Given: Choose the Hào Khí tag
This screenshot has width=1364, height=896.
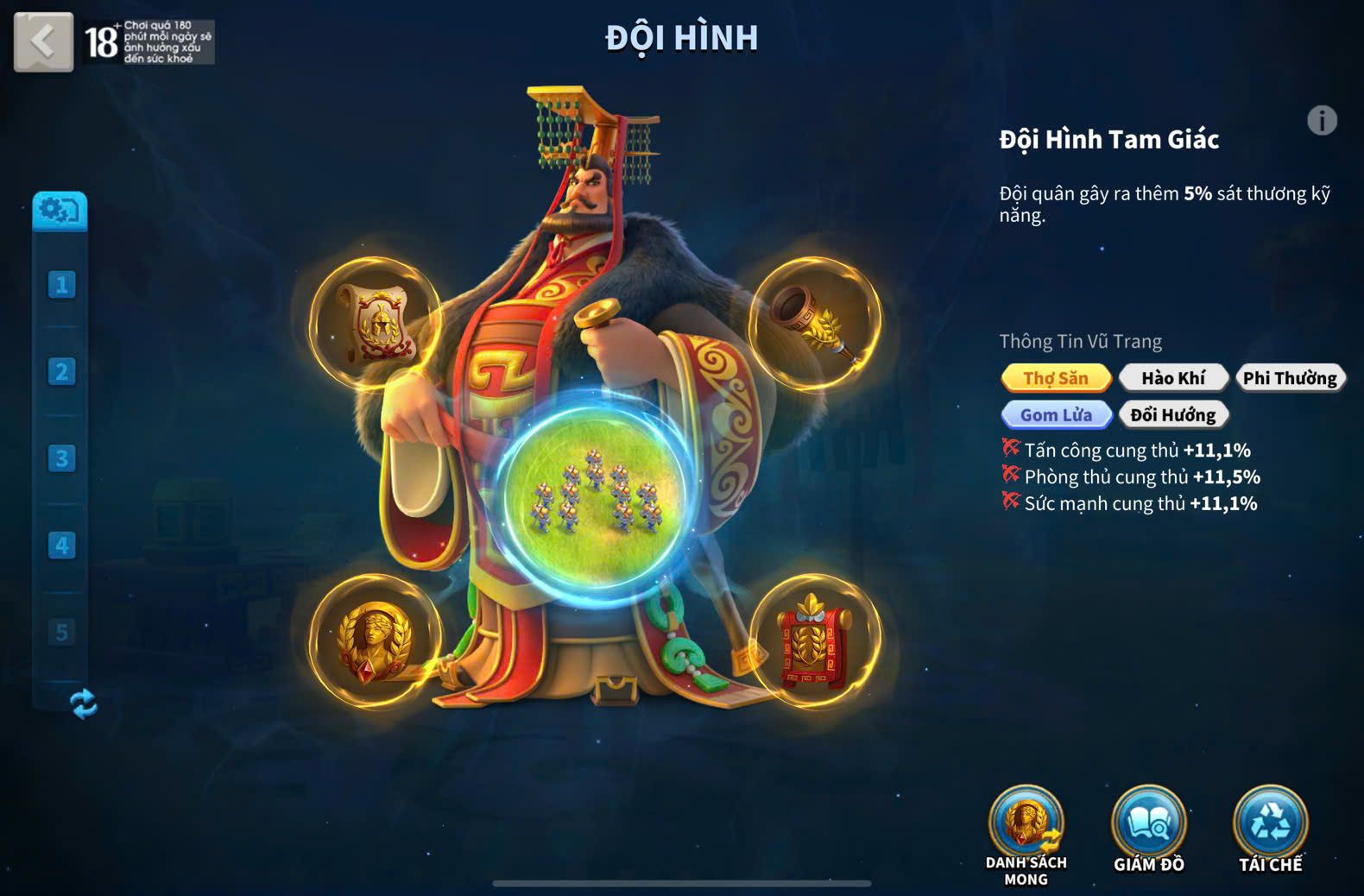Looking at the screenshot, I should [1173, 378].
